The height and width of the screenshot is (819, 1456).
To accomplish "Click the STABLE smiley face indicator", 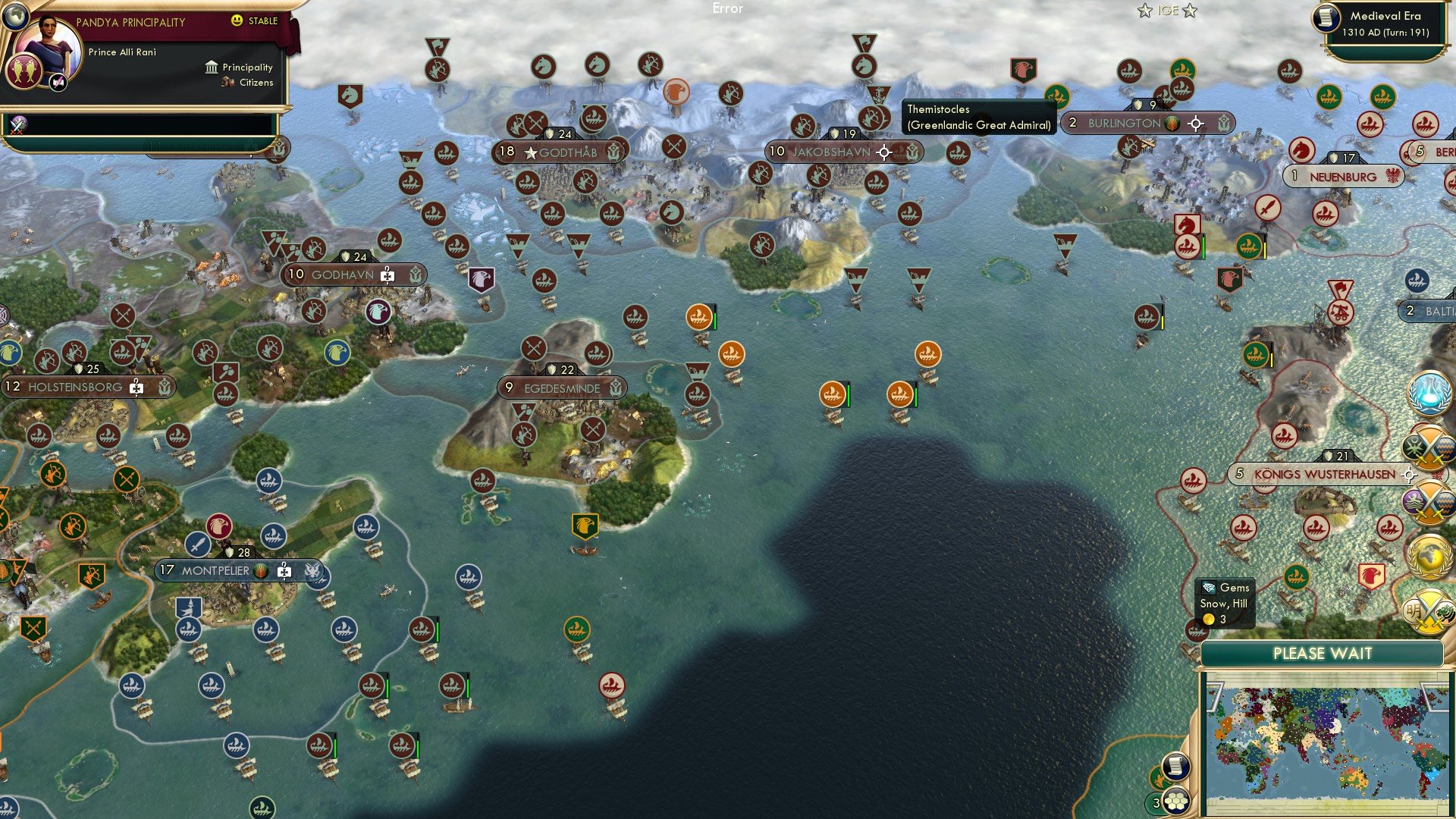I will point(237,20).
